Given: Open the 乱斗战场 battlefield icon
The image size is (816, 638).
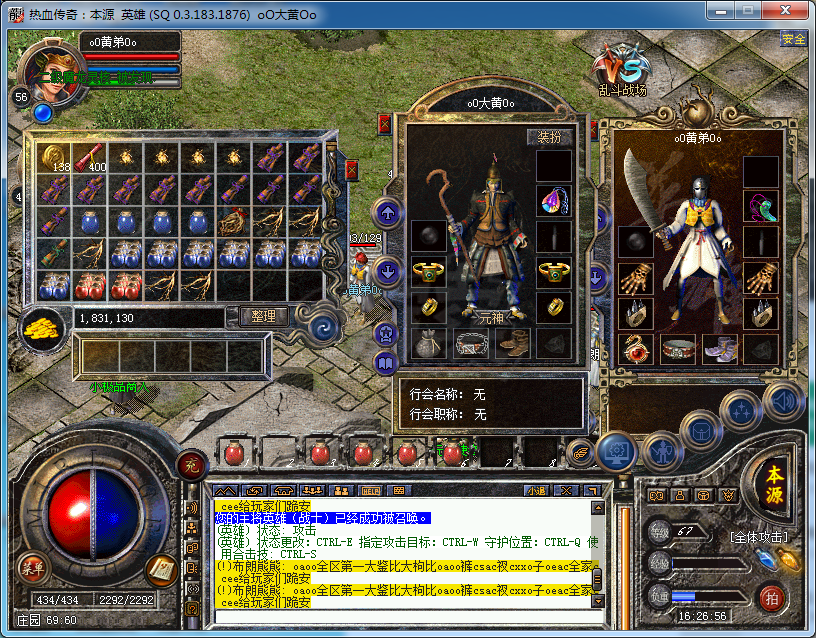Looking at the screenshot, I should tap(621, 71).
